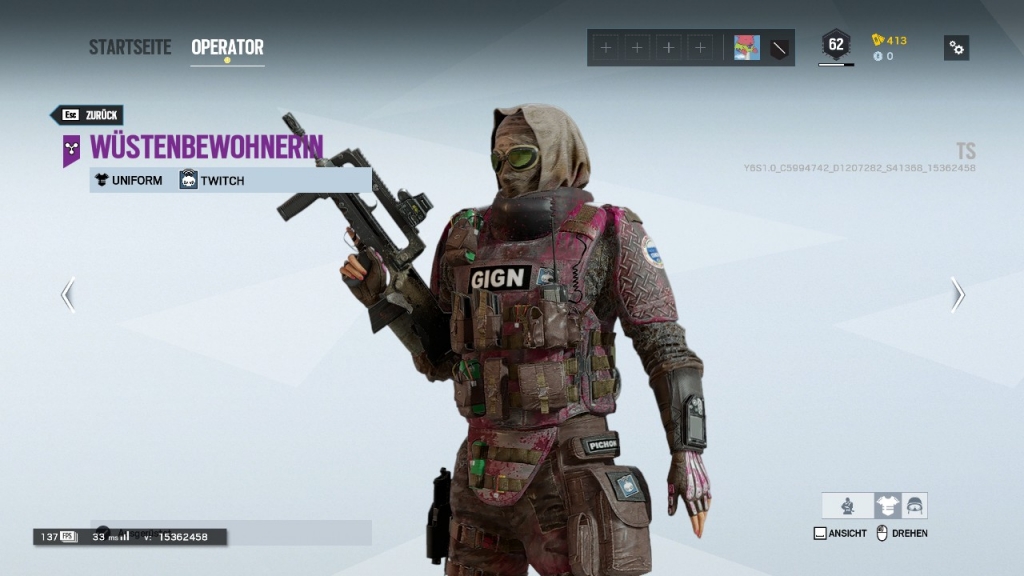Go to the Startseite tab
1024x576 pixels.
(x=130, y=47)
